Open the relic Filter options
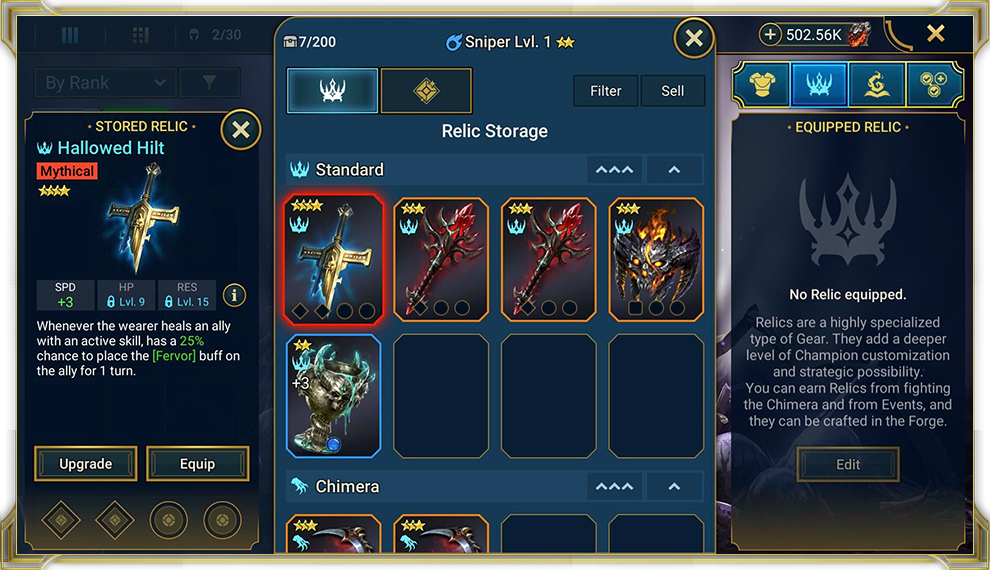The image size is (990, 570). pos(606,91)
